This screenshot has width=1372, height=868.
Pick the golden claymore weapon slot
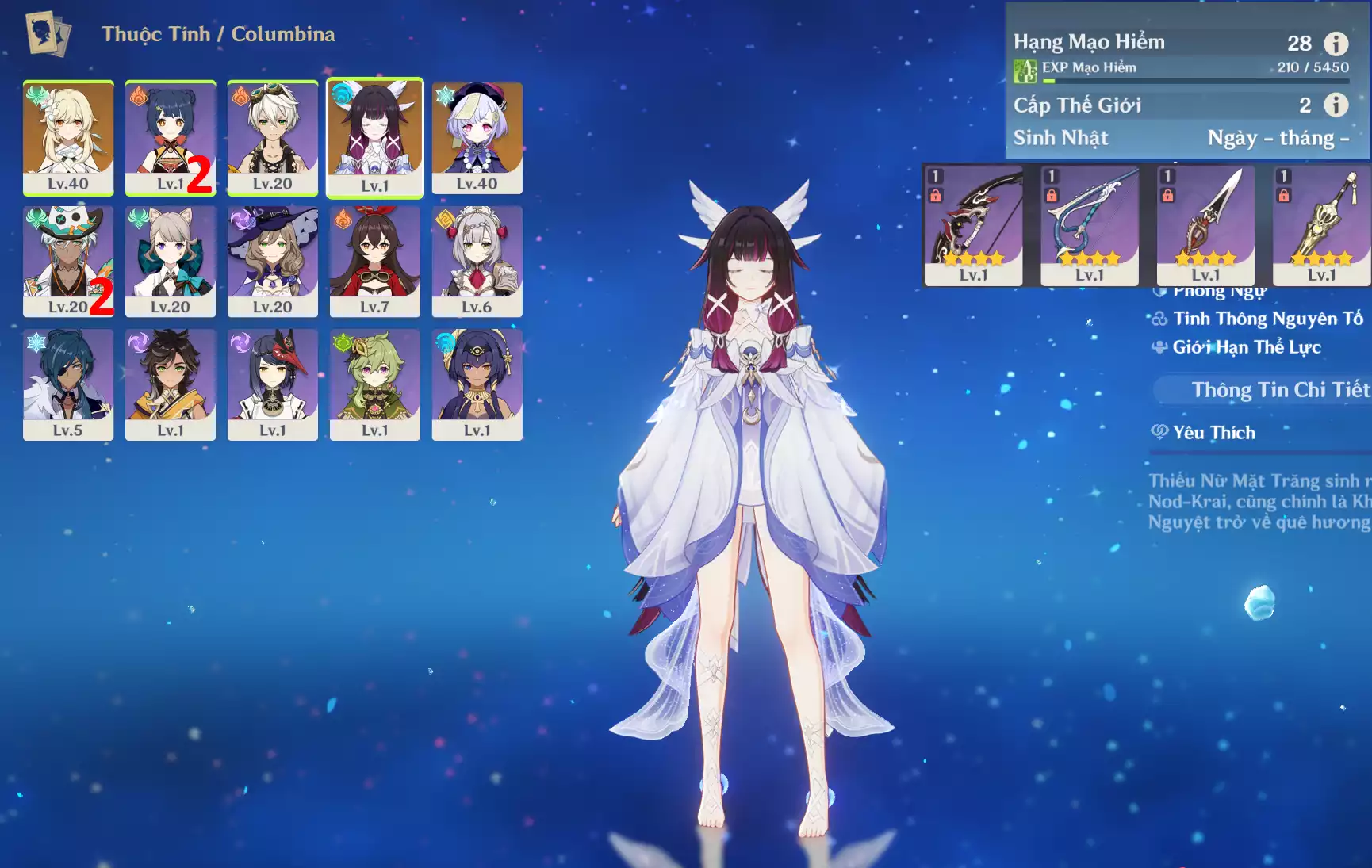(1321, 224)
